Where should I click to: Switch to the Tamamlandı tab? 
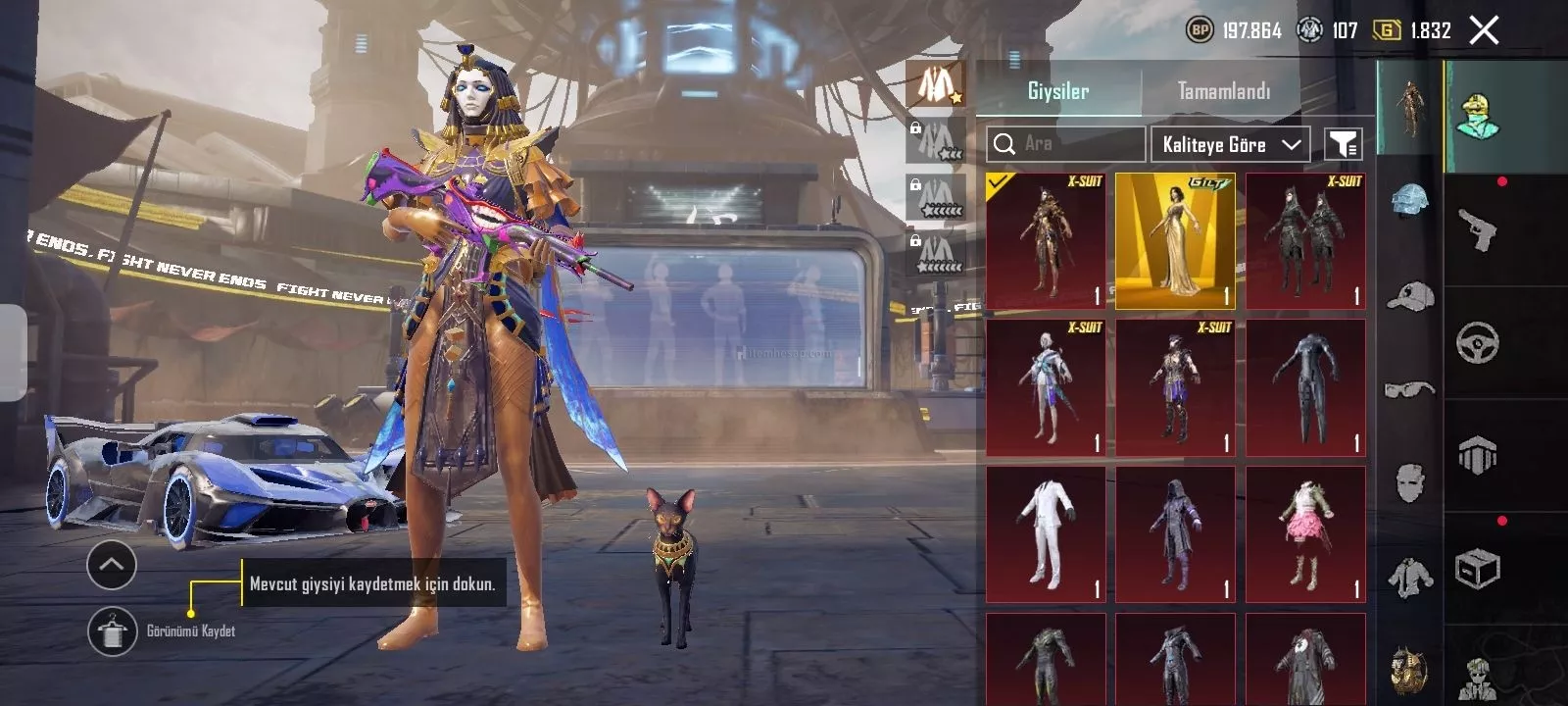coord(1223,91)
